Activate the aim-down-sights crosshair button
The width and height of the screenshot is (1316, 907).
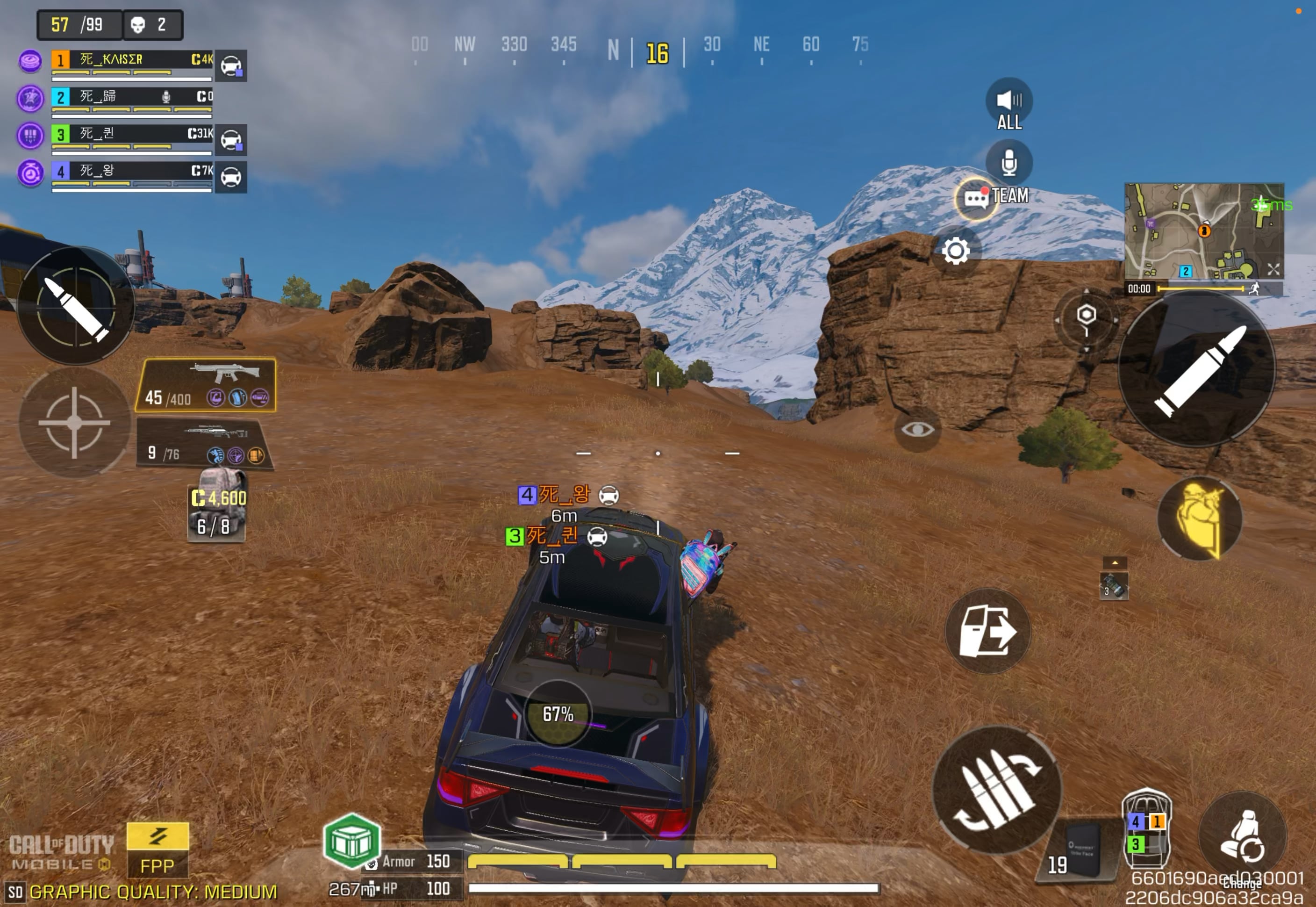point(74,422)
